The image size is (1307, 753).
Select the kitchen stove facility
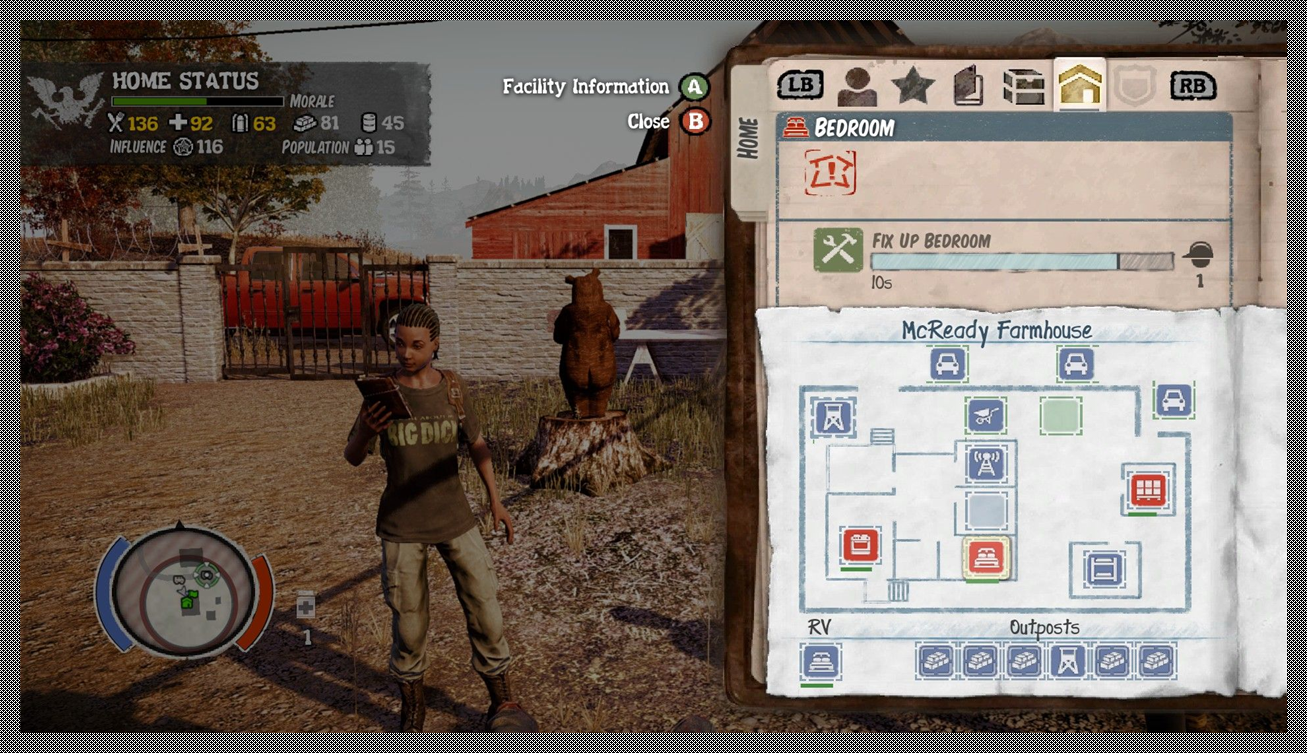click(859, 545)
